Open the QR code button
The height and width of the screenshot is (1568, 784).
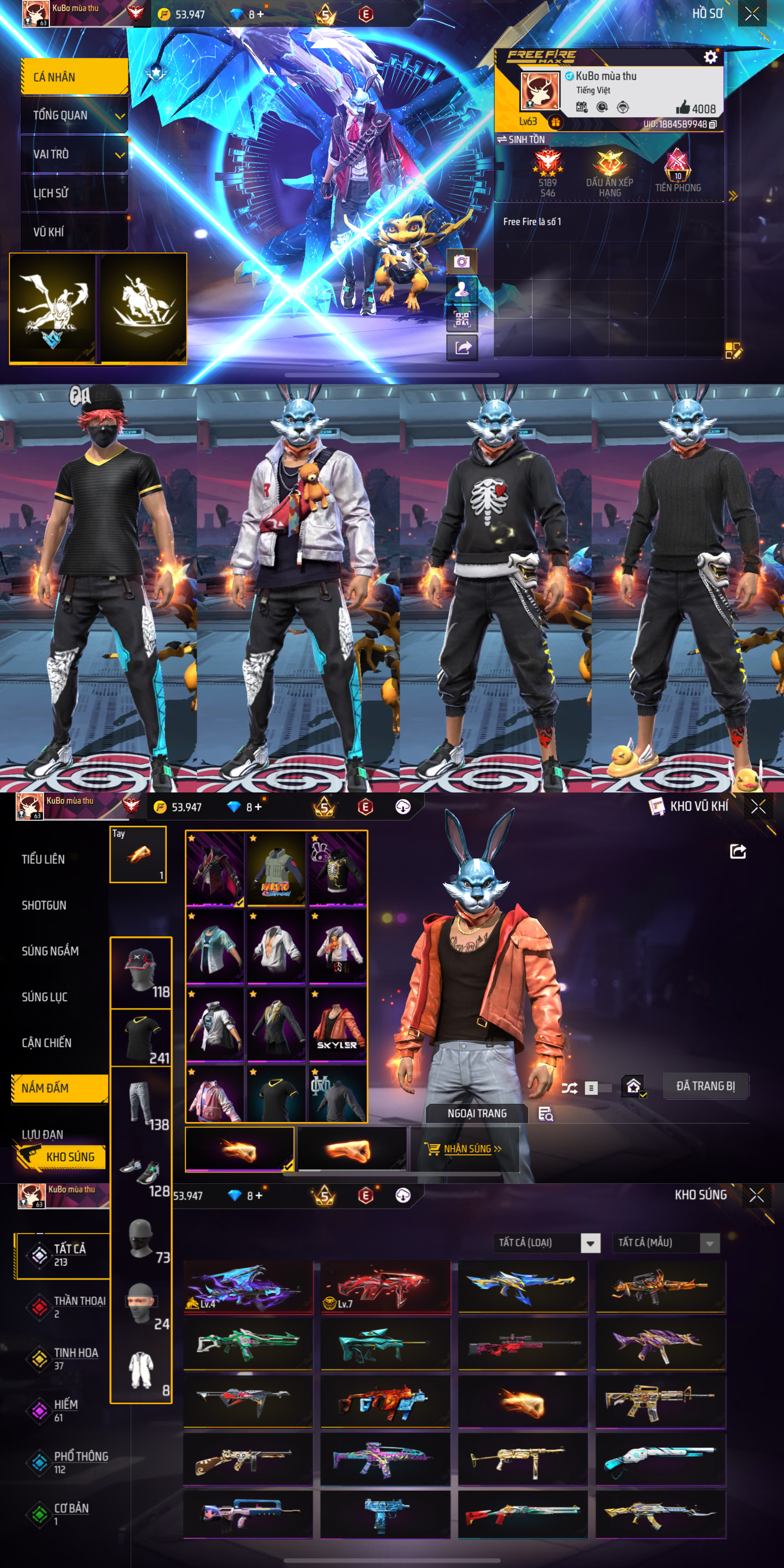coord(462,319)
